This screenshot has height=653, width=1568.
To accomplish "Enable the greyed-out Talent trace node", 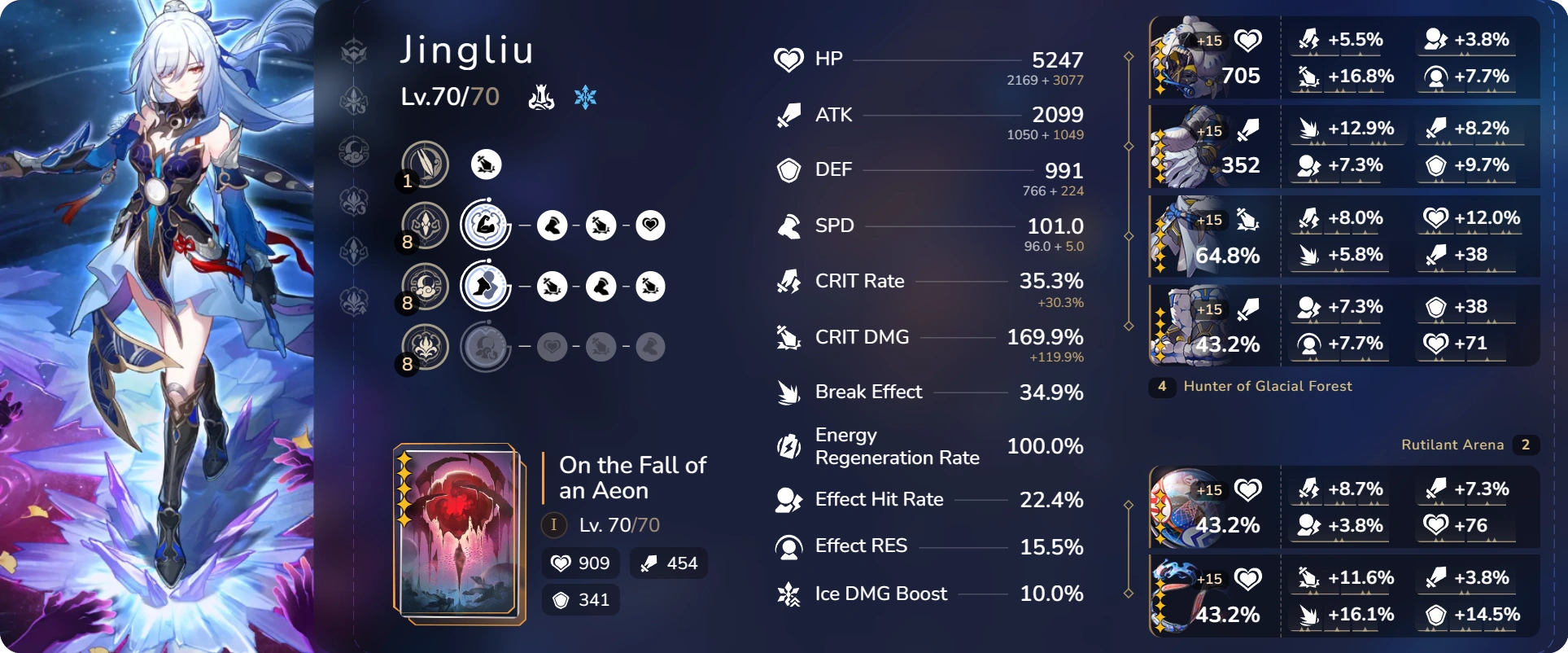I will coord(484,347).
